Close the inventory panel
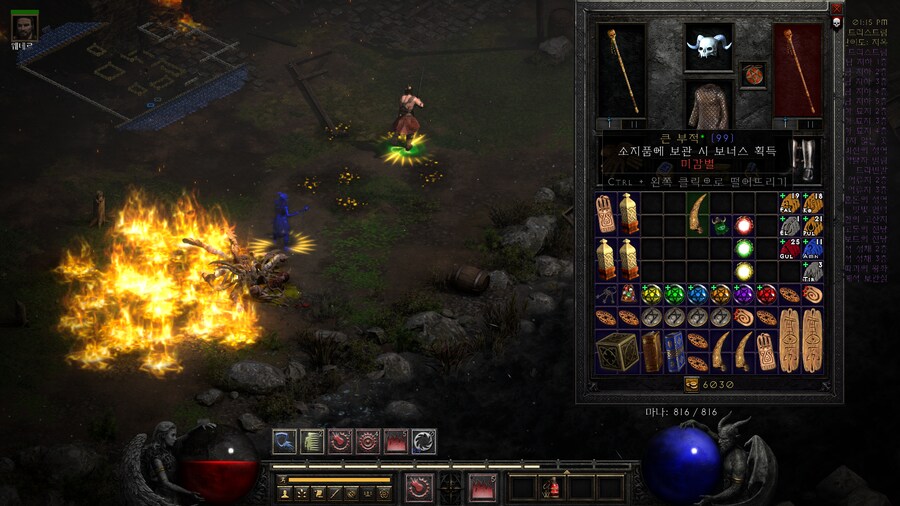The width and height of the screenshot is (900, 506). coord(837,8)
